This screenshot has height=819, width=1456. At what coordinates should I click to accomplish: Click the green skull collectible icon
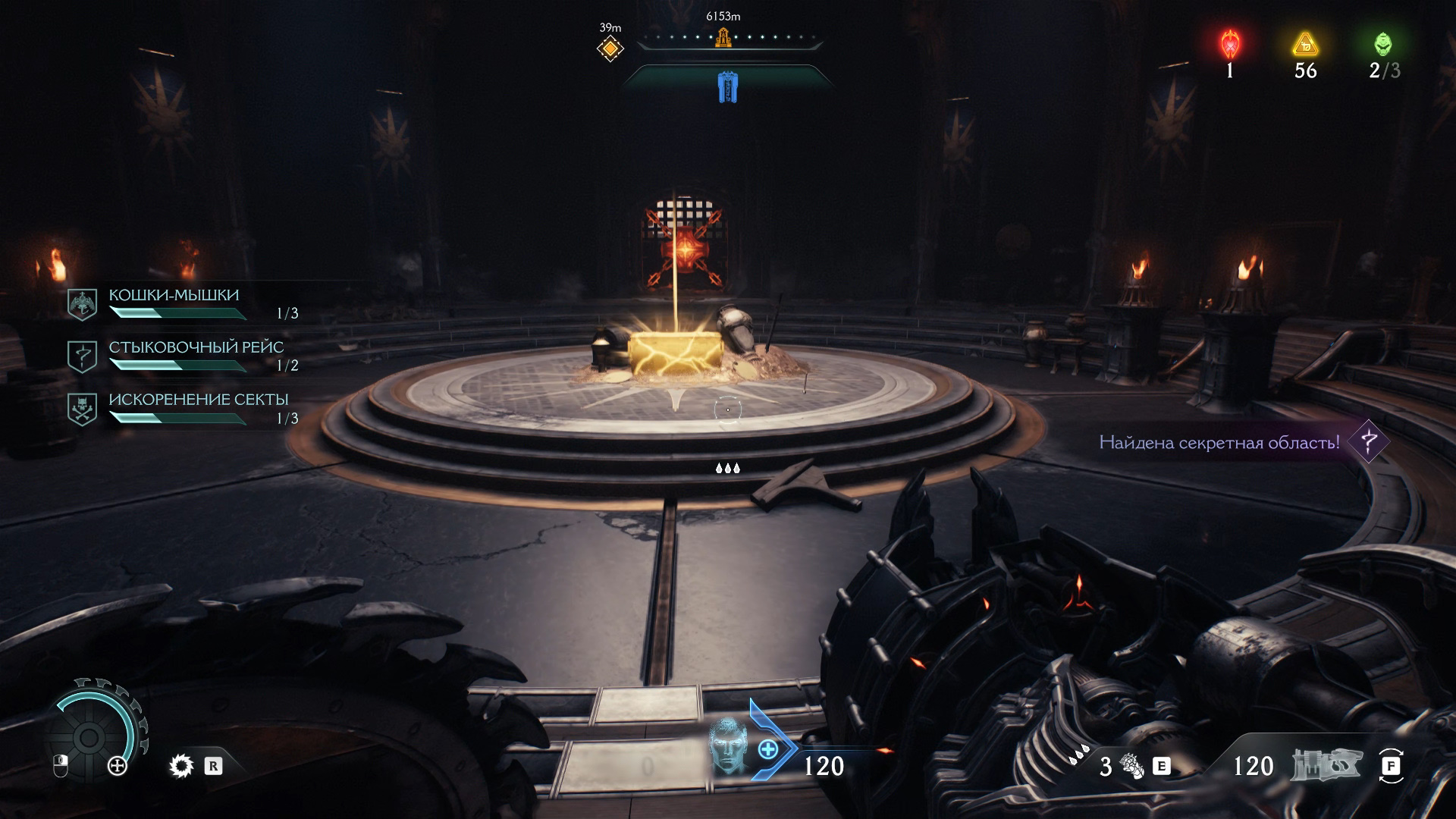(x=1383, y=45)
